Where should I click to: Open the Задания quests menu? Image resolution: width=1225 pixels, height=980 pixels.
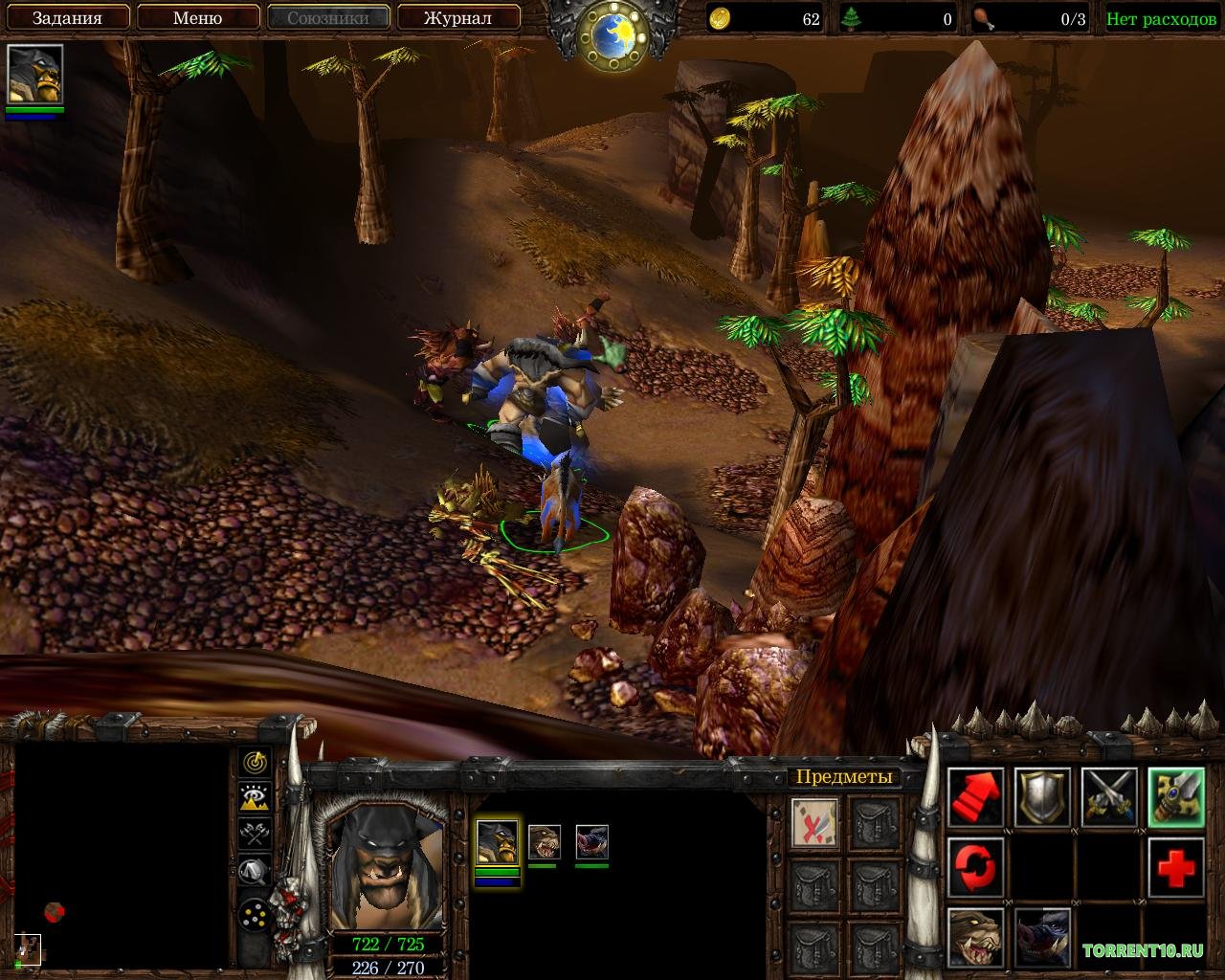pos(67,17)
